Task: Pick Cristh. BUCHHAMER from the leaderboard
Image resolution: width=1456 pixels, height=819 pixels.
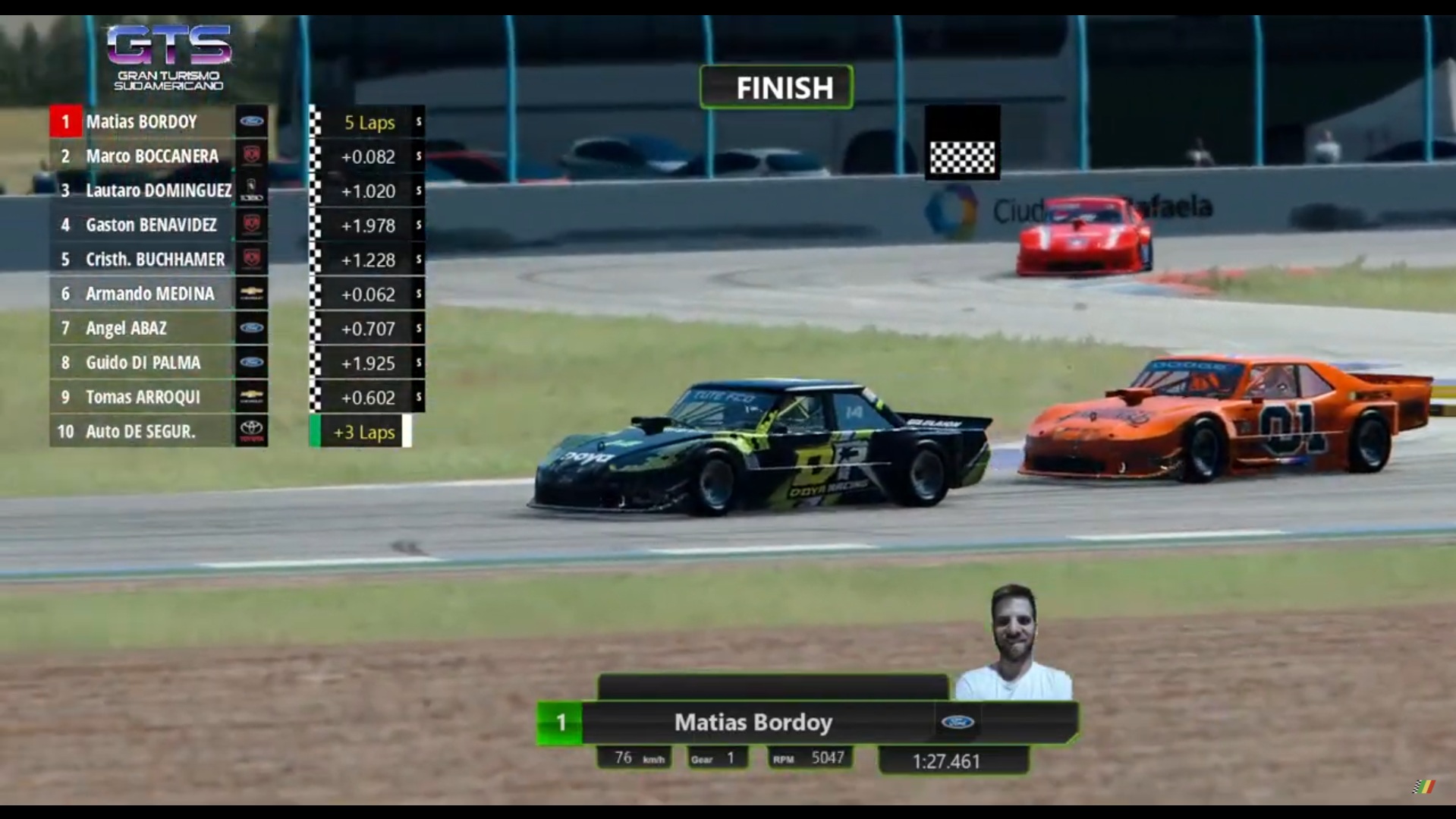Action: coord(155,260)
